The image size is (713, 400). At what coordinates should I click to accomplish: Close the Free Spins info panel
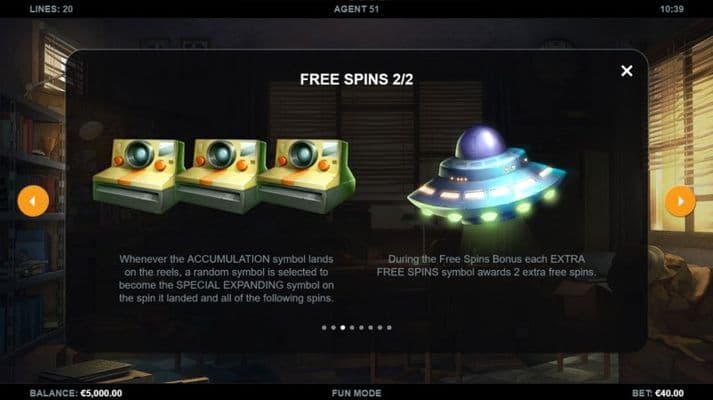pos(627,71)
